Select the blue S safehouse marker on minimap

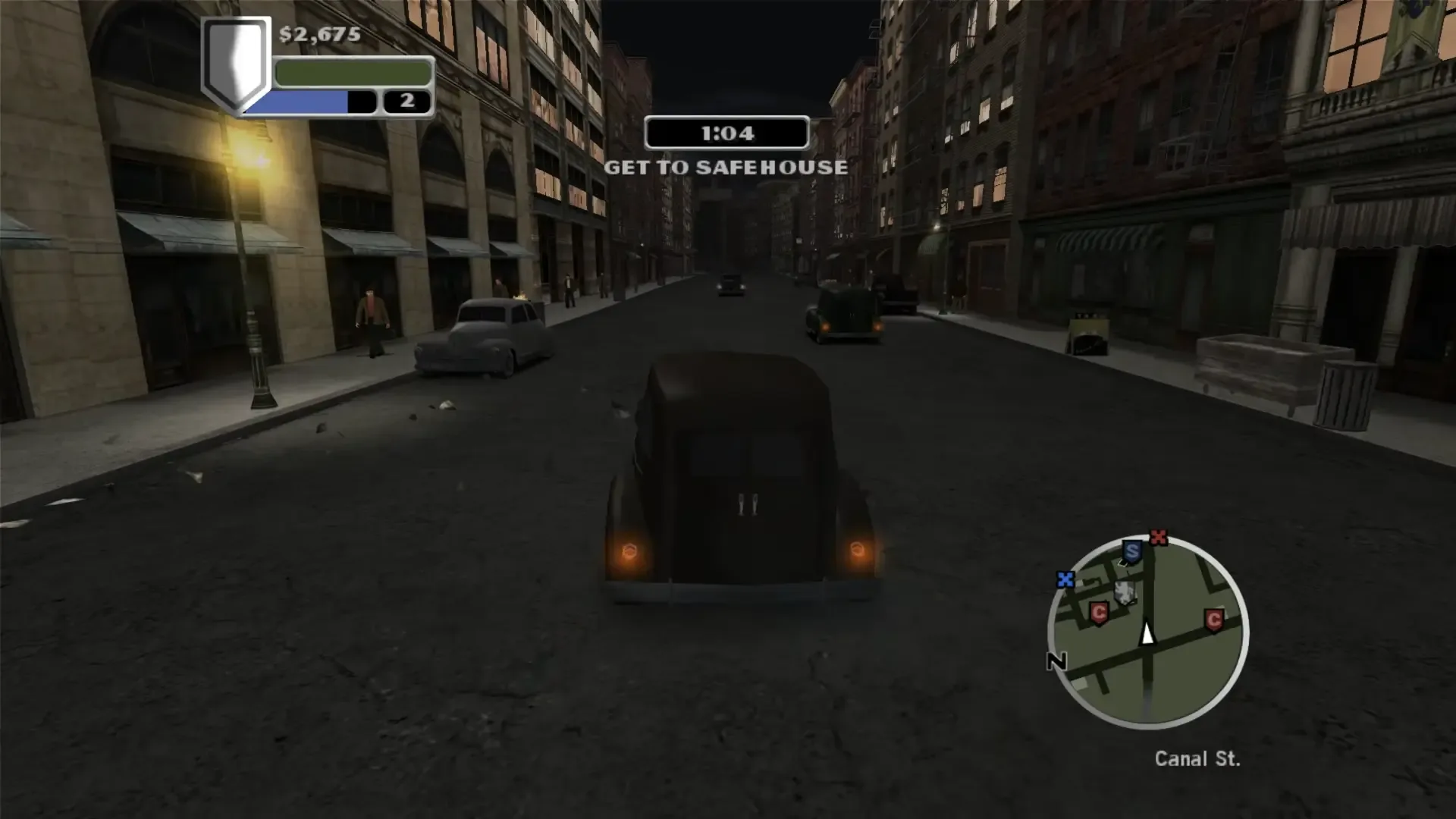(1132, 551)
